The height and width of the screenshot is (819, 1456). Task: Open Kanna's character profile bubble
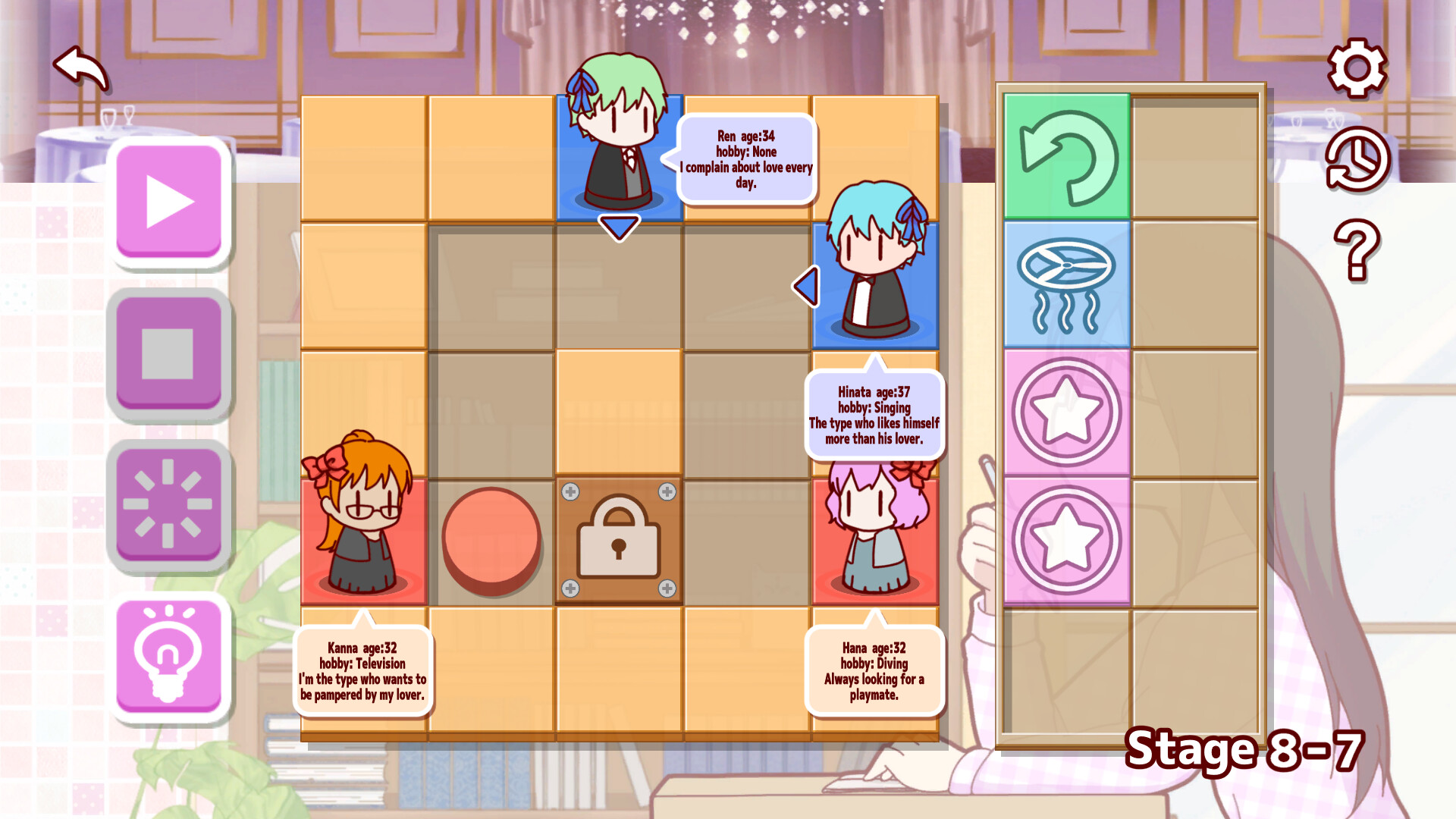[x=364, y=670]
